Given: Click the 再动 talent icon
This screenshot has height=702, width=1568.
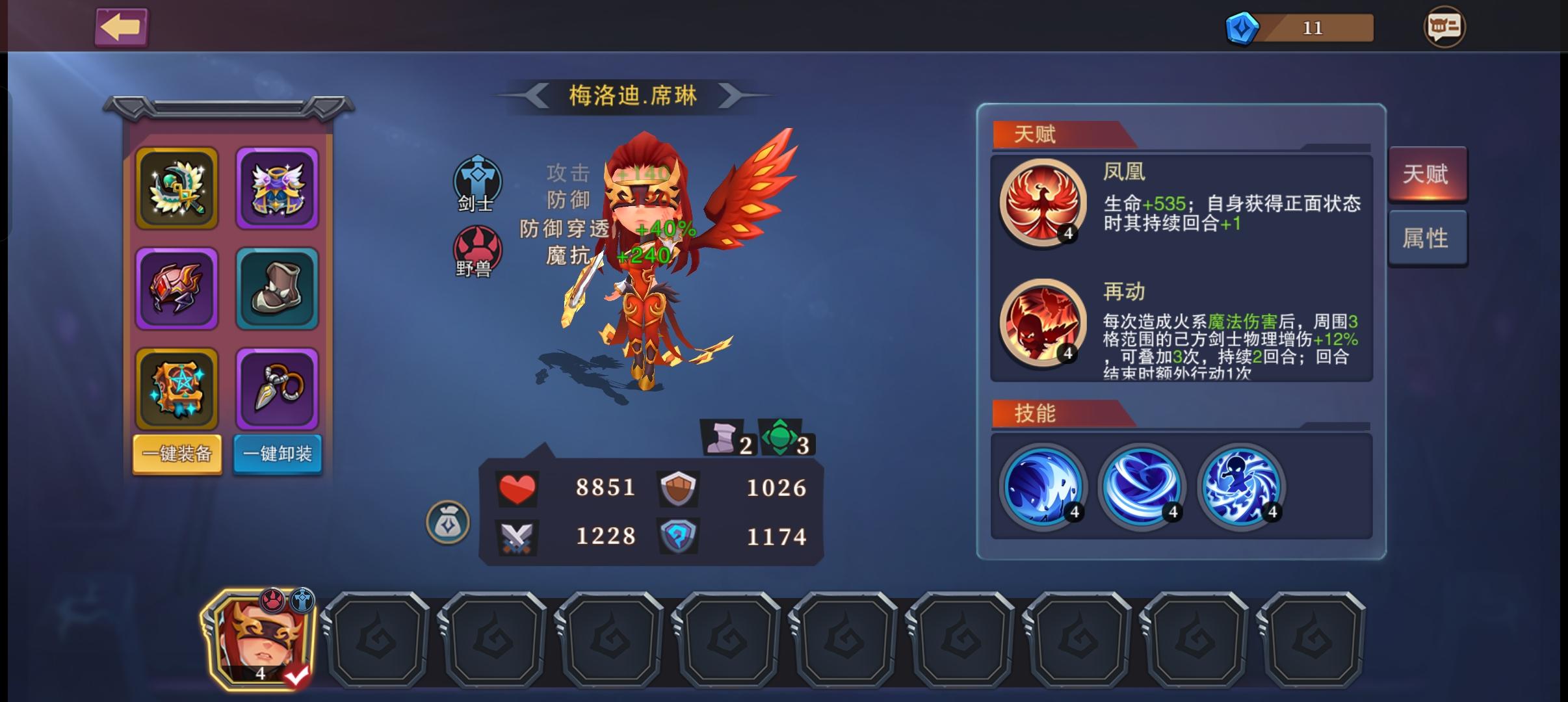Looking at the screenshot, I should tap(1043, 325).
